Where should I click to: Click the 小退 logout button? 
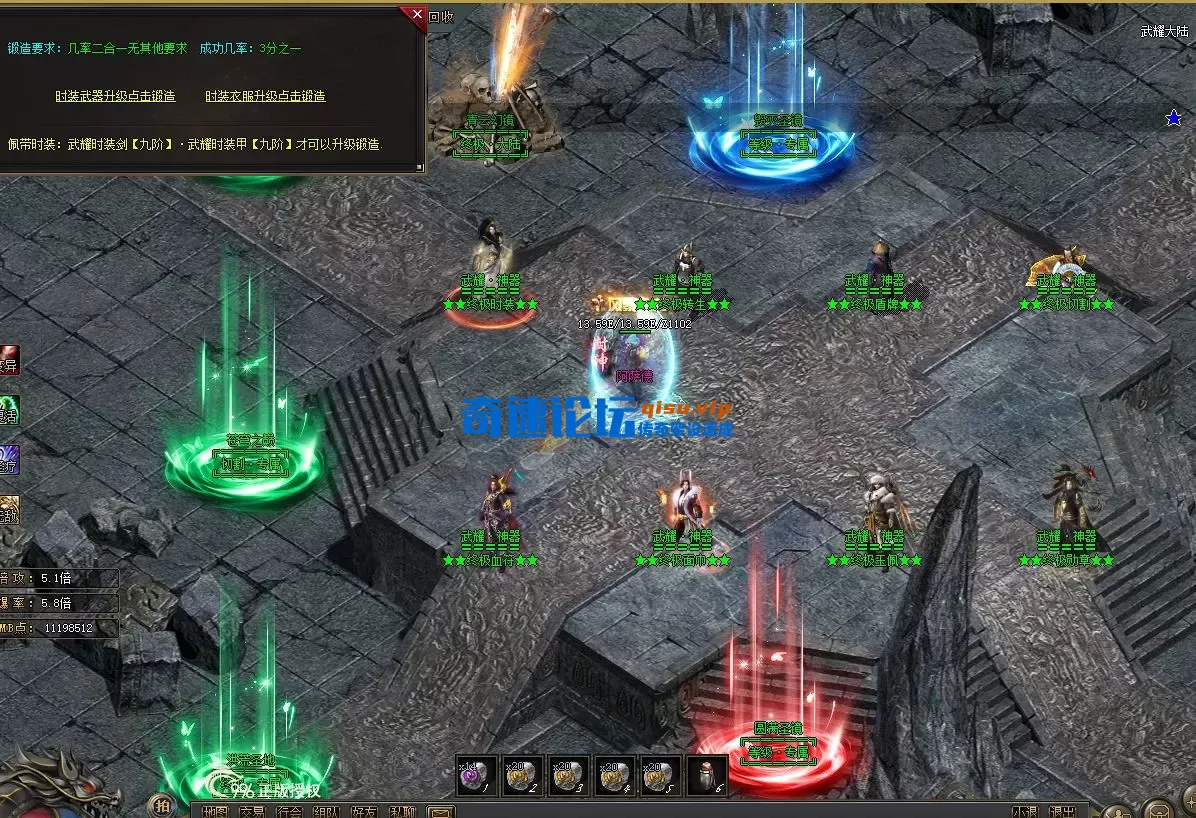[x=1024, y=812]
